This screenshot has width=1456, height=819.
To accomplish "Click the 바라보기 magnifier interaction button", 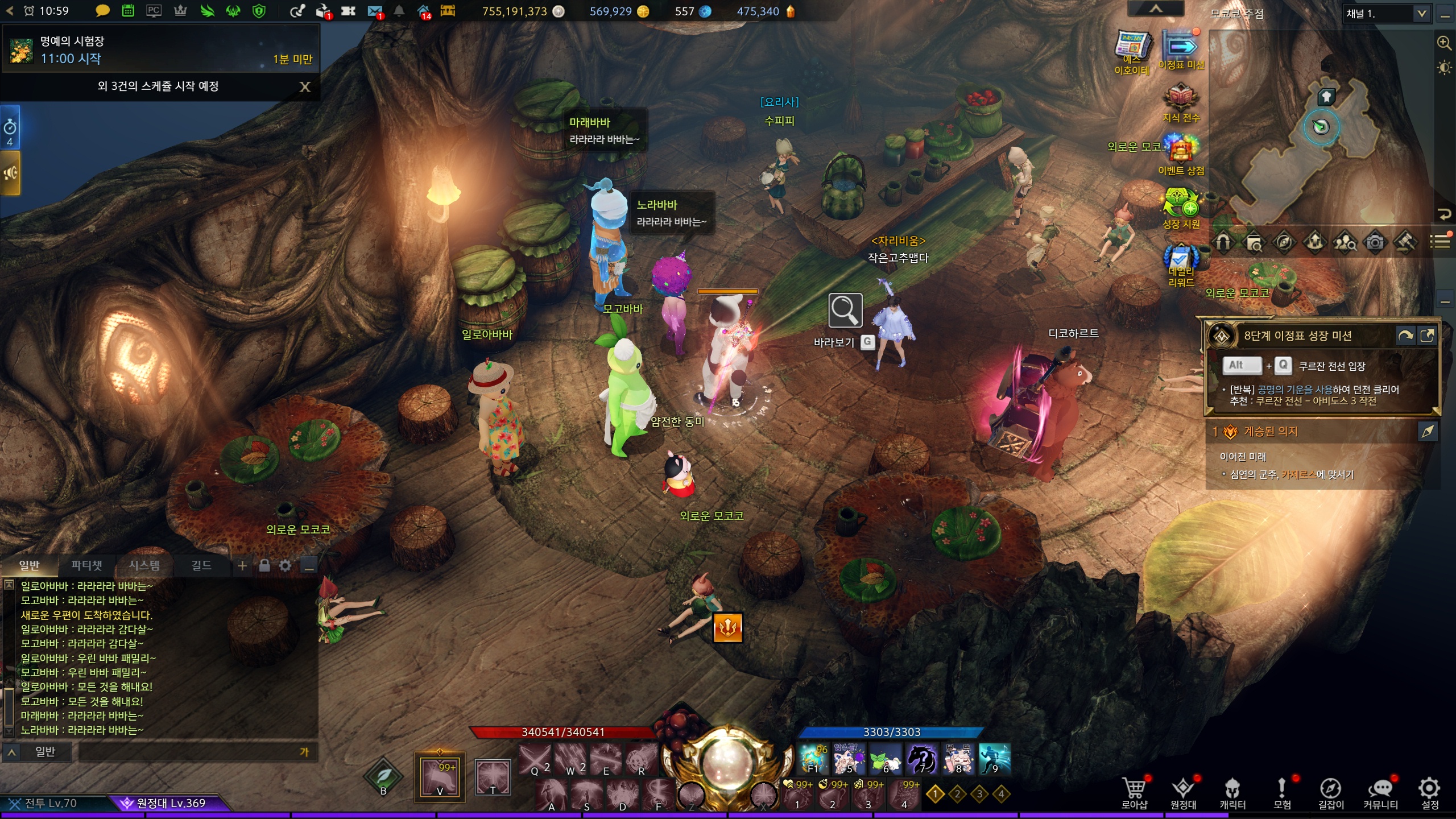I will (x=845, y=311).
